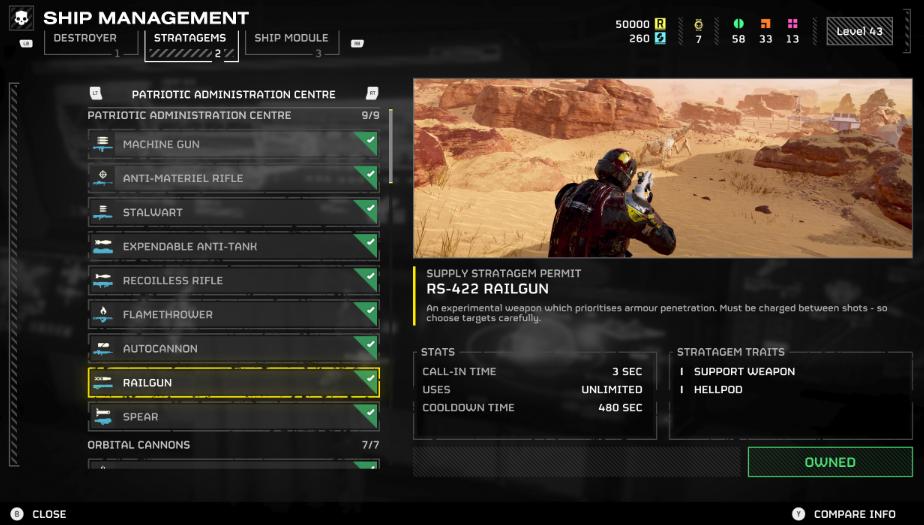This screenshot has height=525, width=924.
Task: Select the Autocannon stratagem row
Action: (x=233, y=349)
